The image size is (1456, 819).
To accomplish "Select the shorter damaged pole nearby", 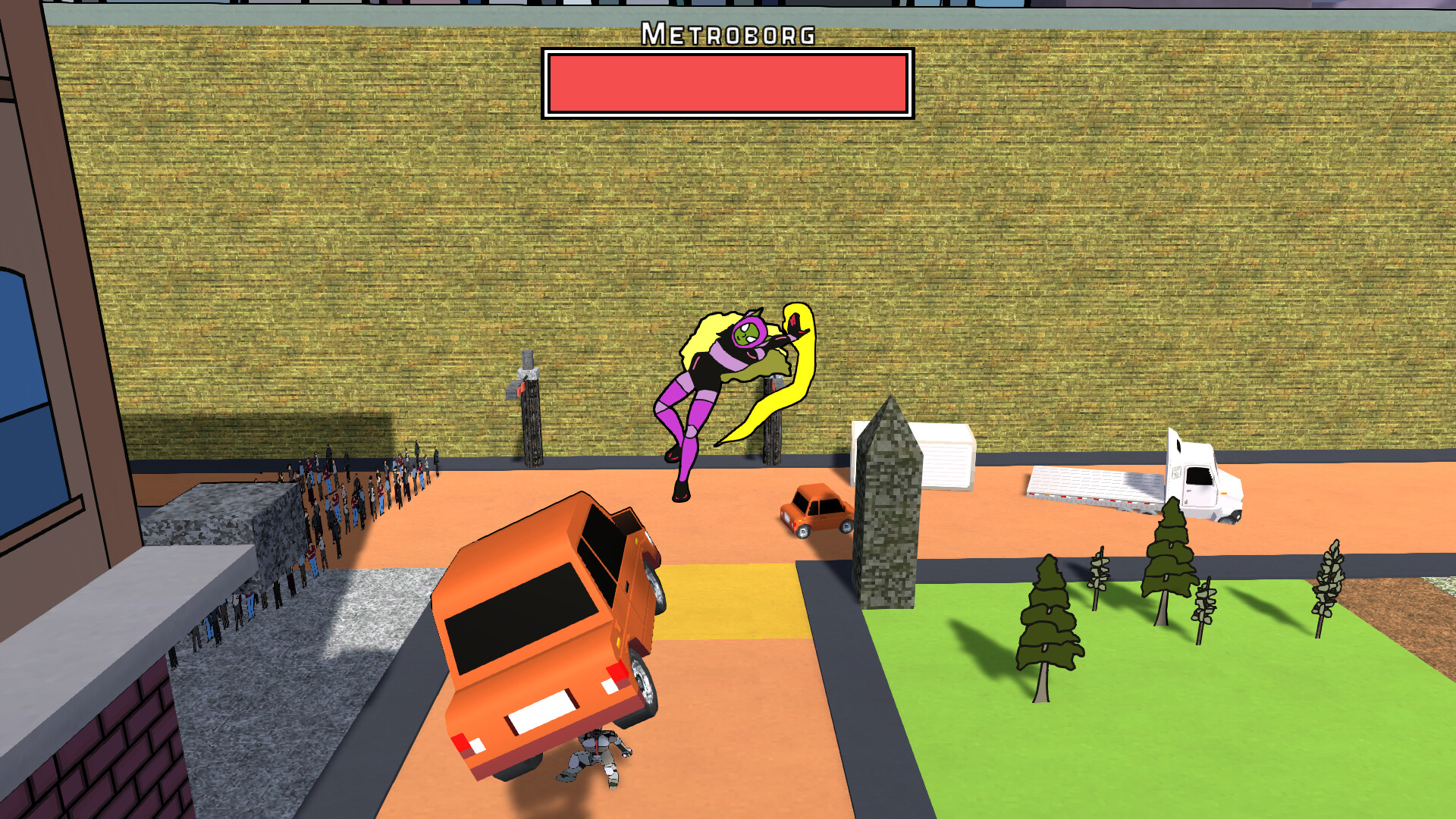I will [x=773, y=432].
